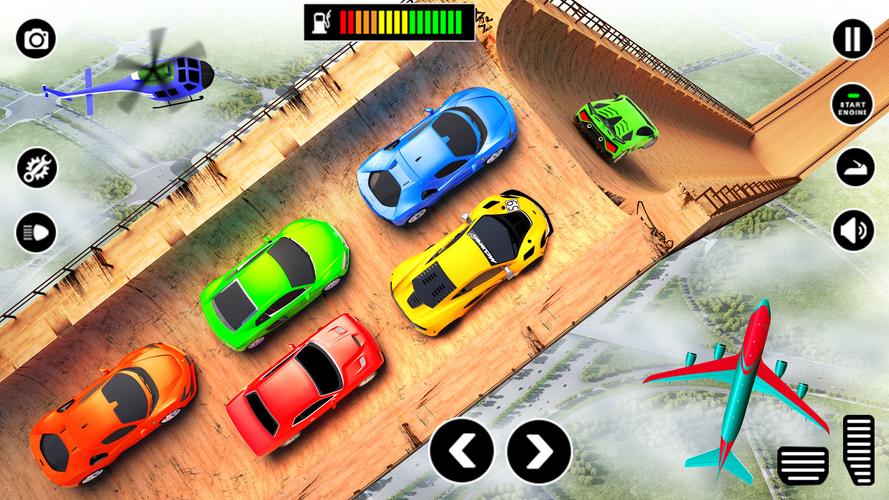
Task: Activate the handbrake lever icon
Action: pos(853,167)
